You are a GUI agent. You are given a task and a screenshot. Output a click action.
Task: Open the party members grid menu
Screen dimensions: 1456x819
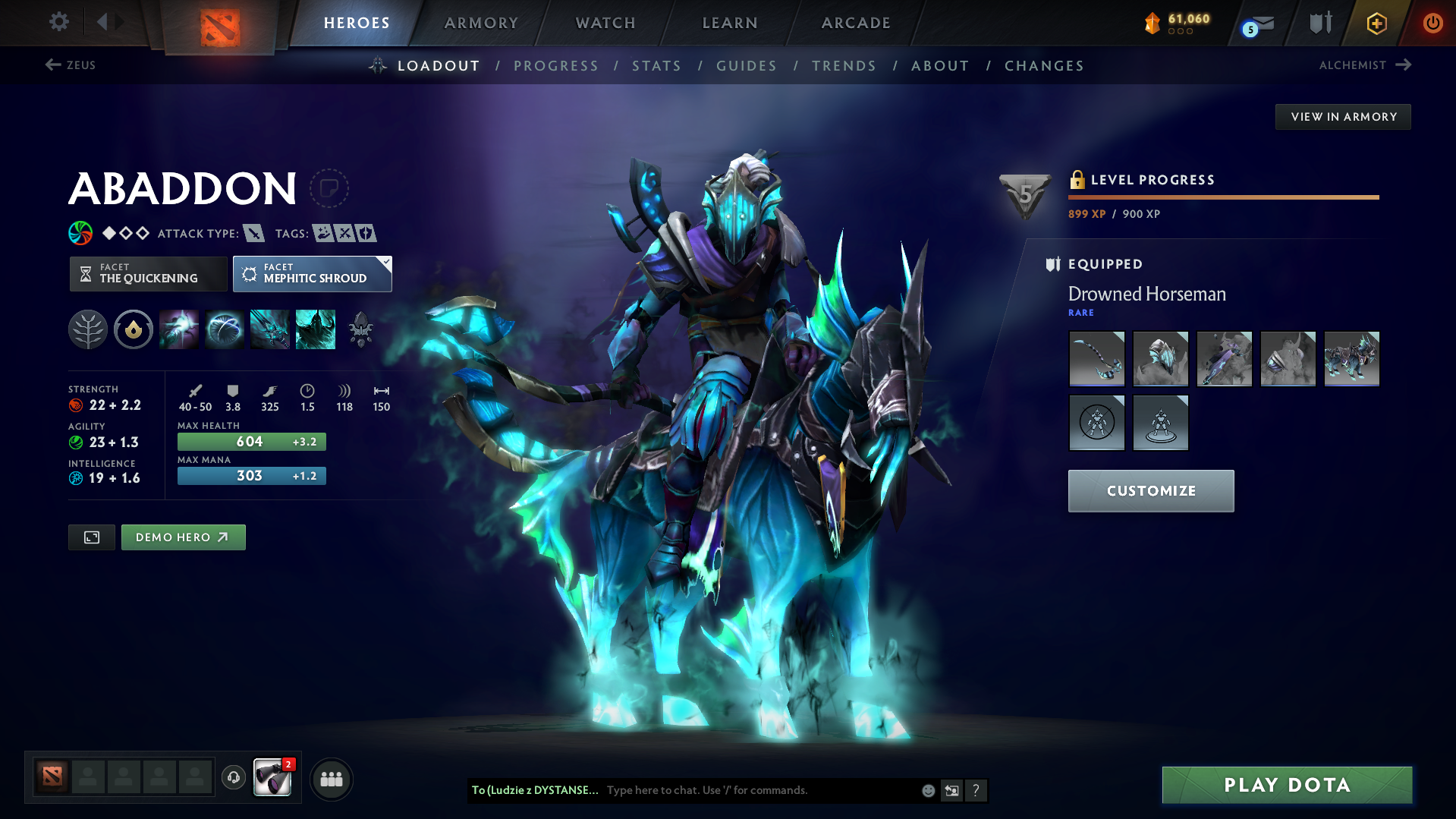(331, 779)
